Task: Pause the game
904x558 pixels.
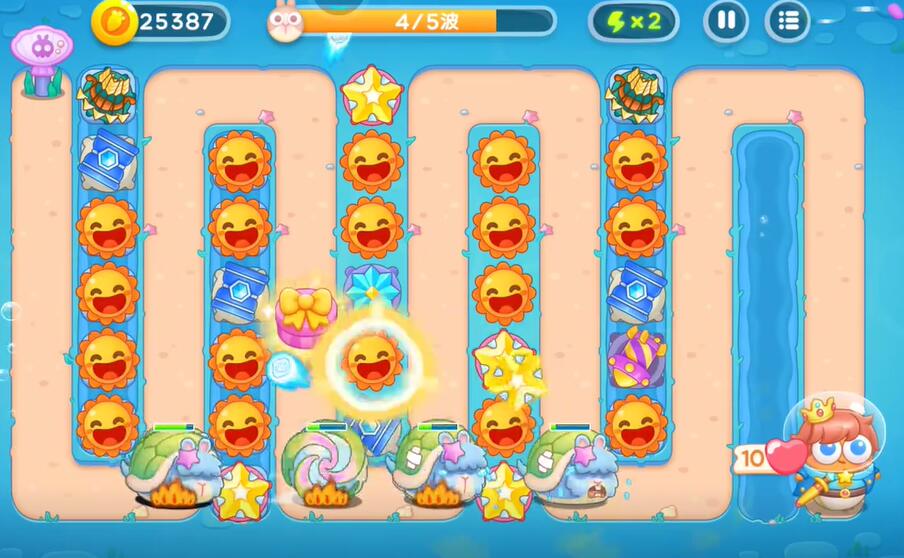Action: [726, 21]
